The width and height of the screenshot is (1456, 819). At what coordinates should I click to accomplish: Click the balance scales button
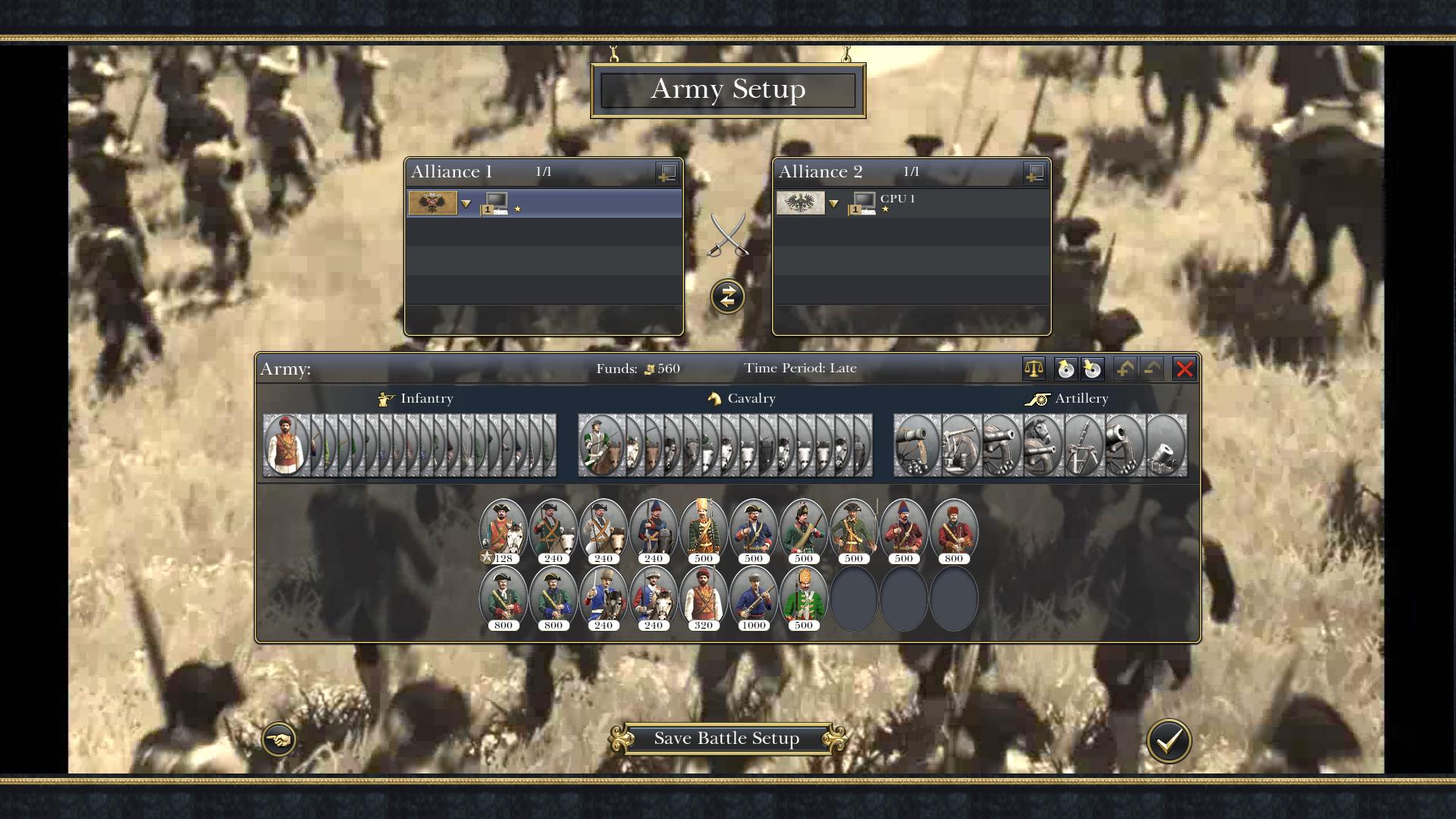pyautogui.click(x=1034, y=369)
